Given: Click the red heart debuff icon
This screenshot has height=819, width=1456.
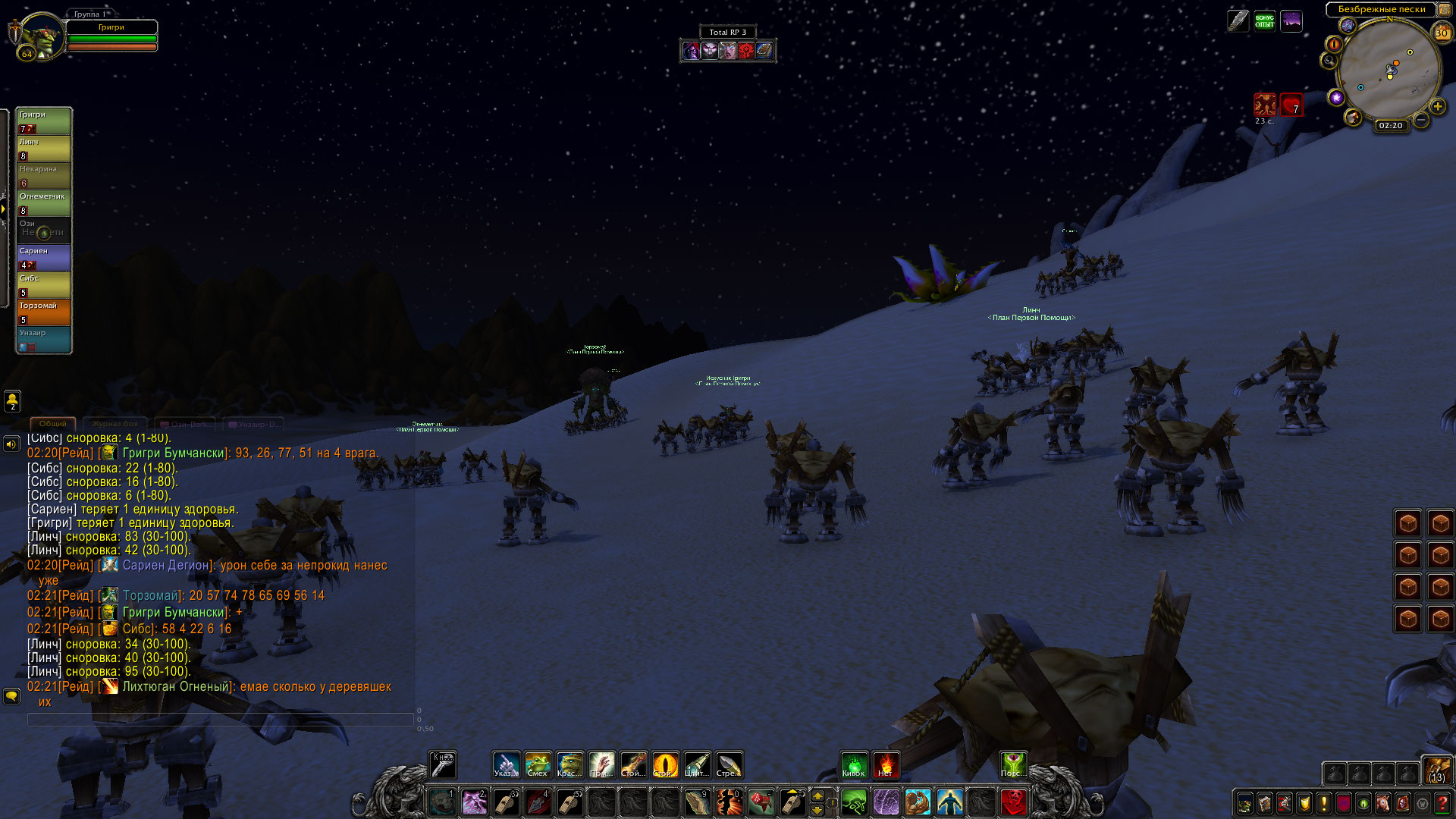Looking at the screenshot, I should pos(1291,105).
